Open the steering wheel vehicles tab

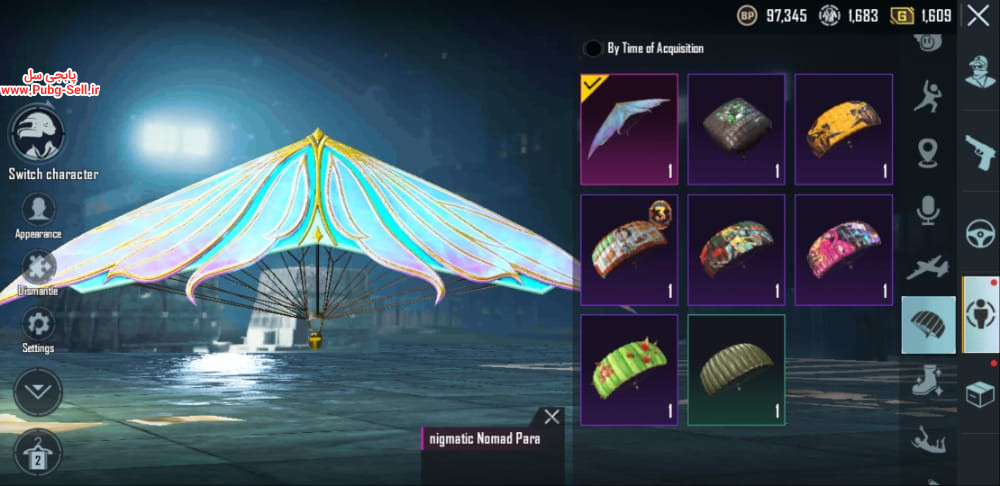click(x=980, y=234)
